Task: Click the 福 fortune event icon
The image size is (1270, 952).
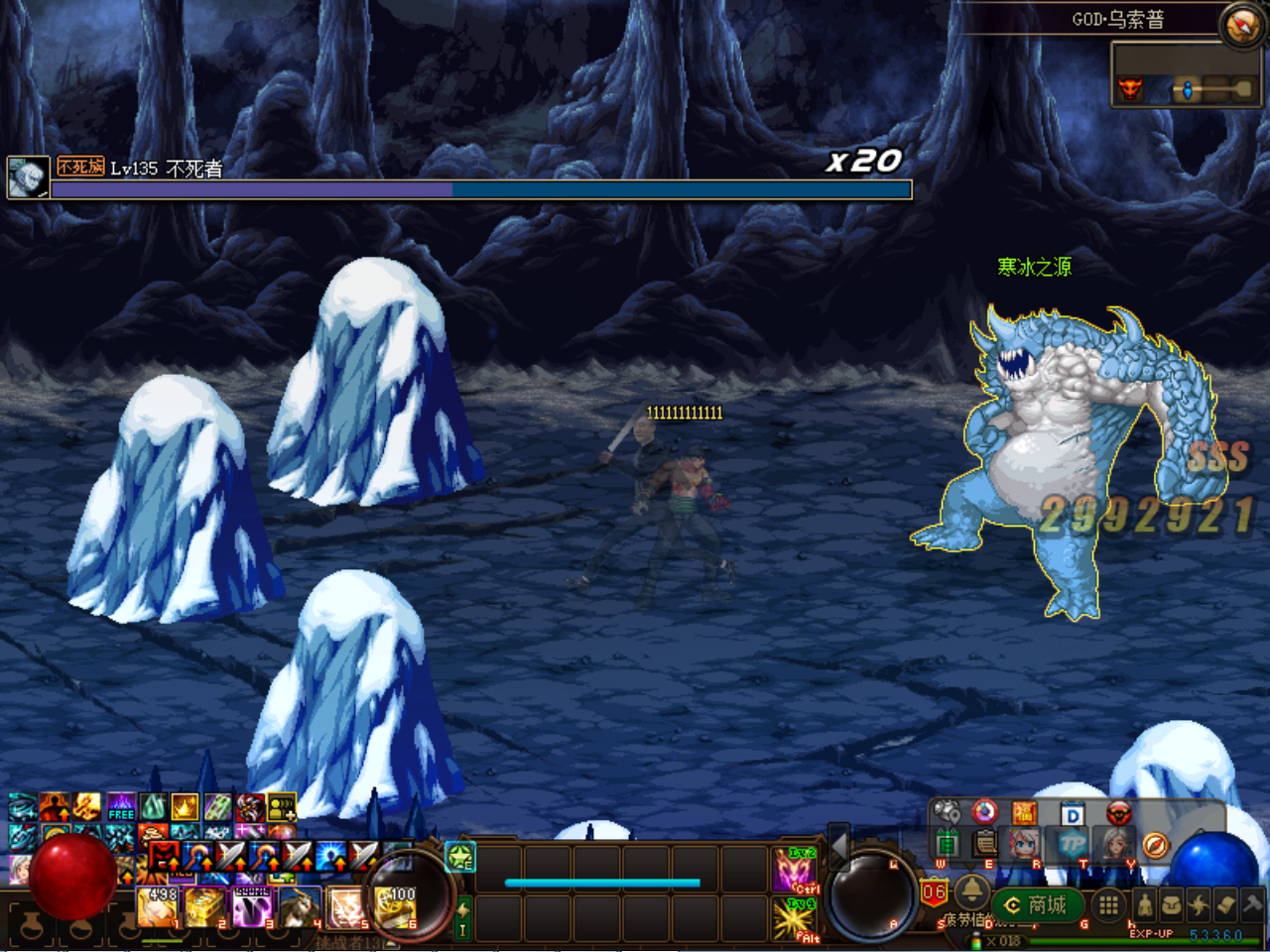Action: click(1025, 812)
